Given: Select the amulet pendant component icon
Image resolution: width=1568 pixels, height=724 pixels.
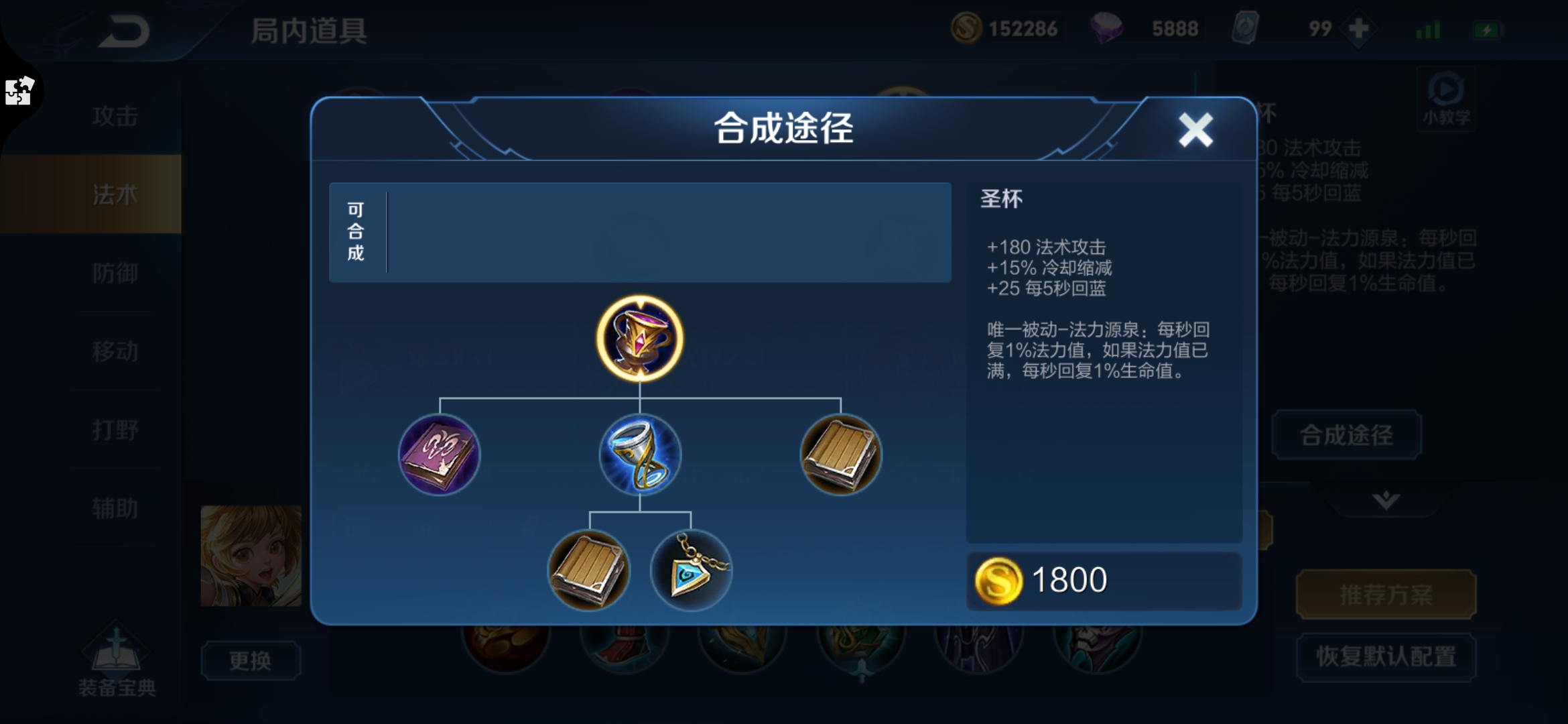Looking at the screenshot, I should [692, 570].
